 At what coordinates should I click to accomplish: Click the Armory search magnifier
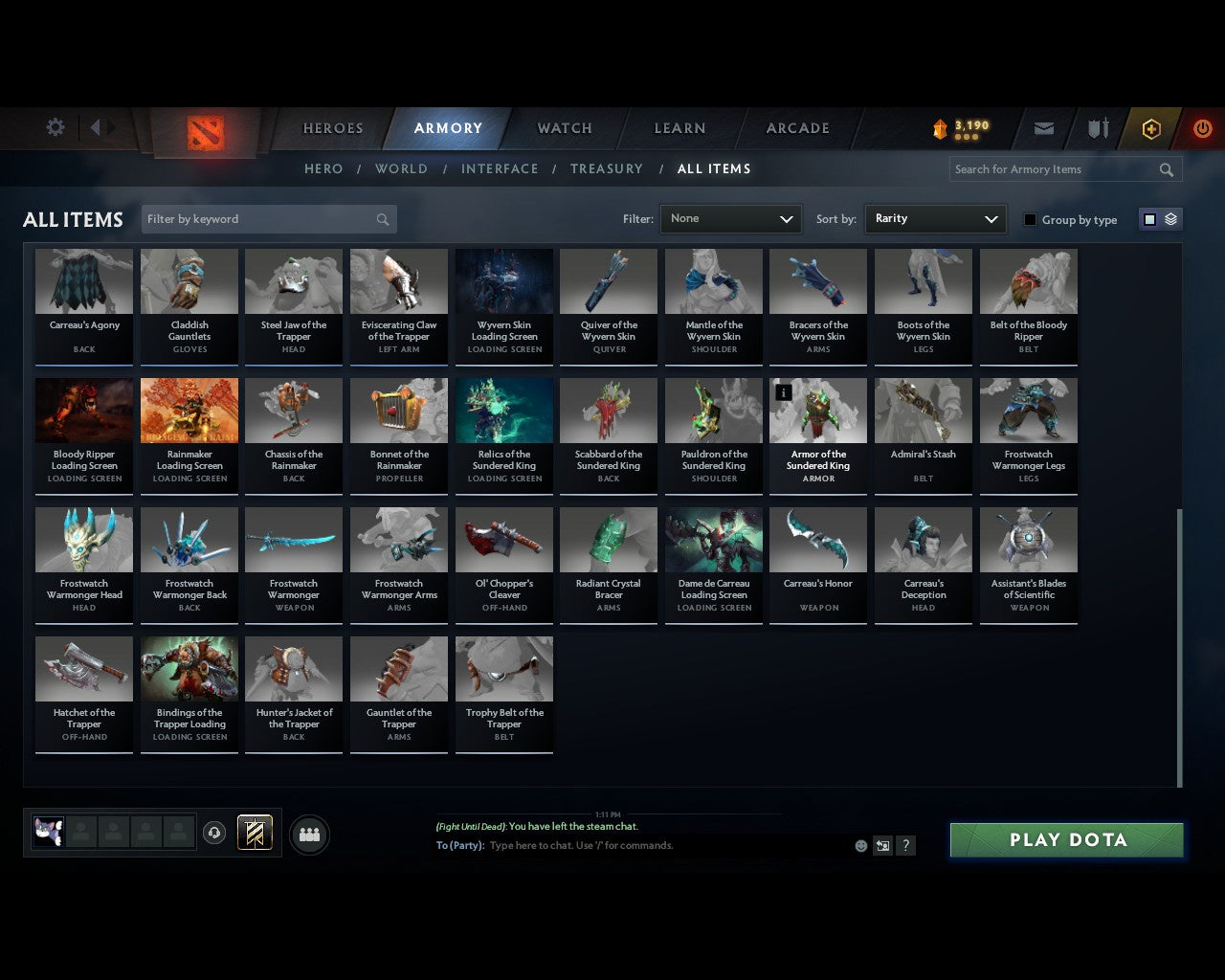pyautogui.click(x=1166, y=169)
